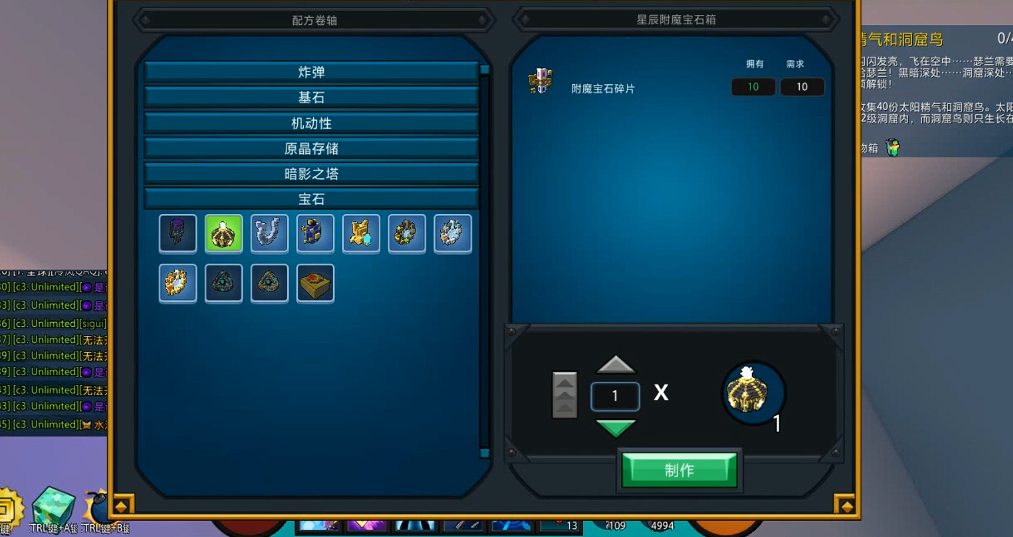The image size is (1013, 537).
Task: Increase craft quantity with the grey up arrow
Action: pos(615,364)
